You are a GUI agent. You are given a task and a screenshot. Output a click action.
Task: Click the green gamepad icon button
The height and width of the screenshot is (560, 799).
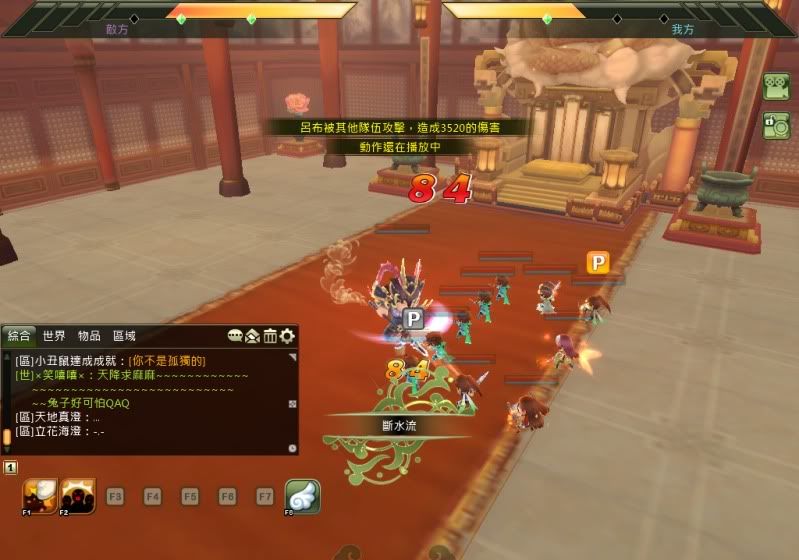pos(775,87)
